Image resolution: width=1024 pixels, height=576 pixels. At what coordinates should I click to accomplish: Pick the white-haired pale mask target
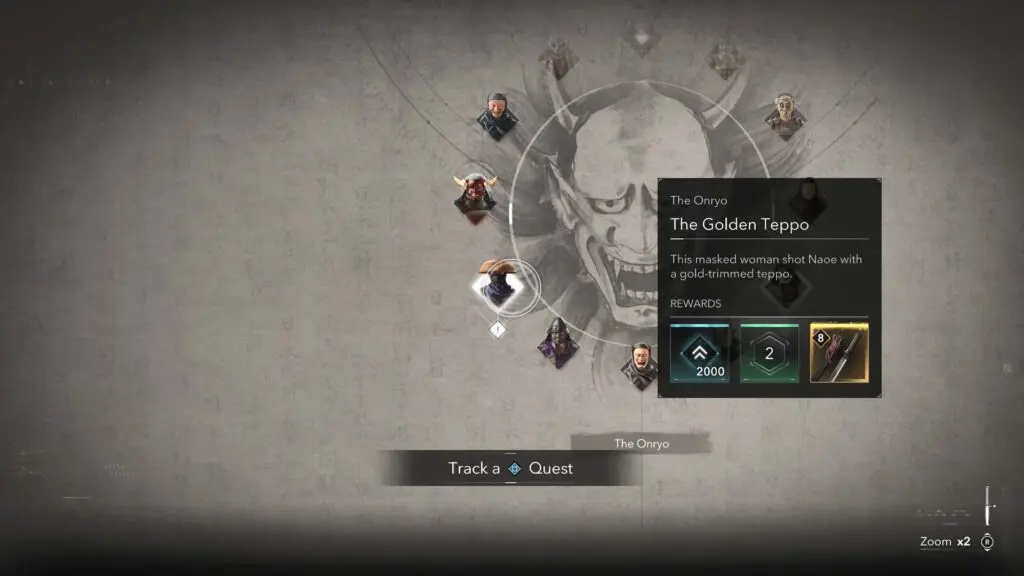pos(786,116)
